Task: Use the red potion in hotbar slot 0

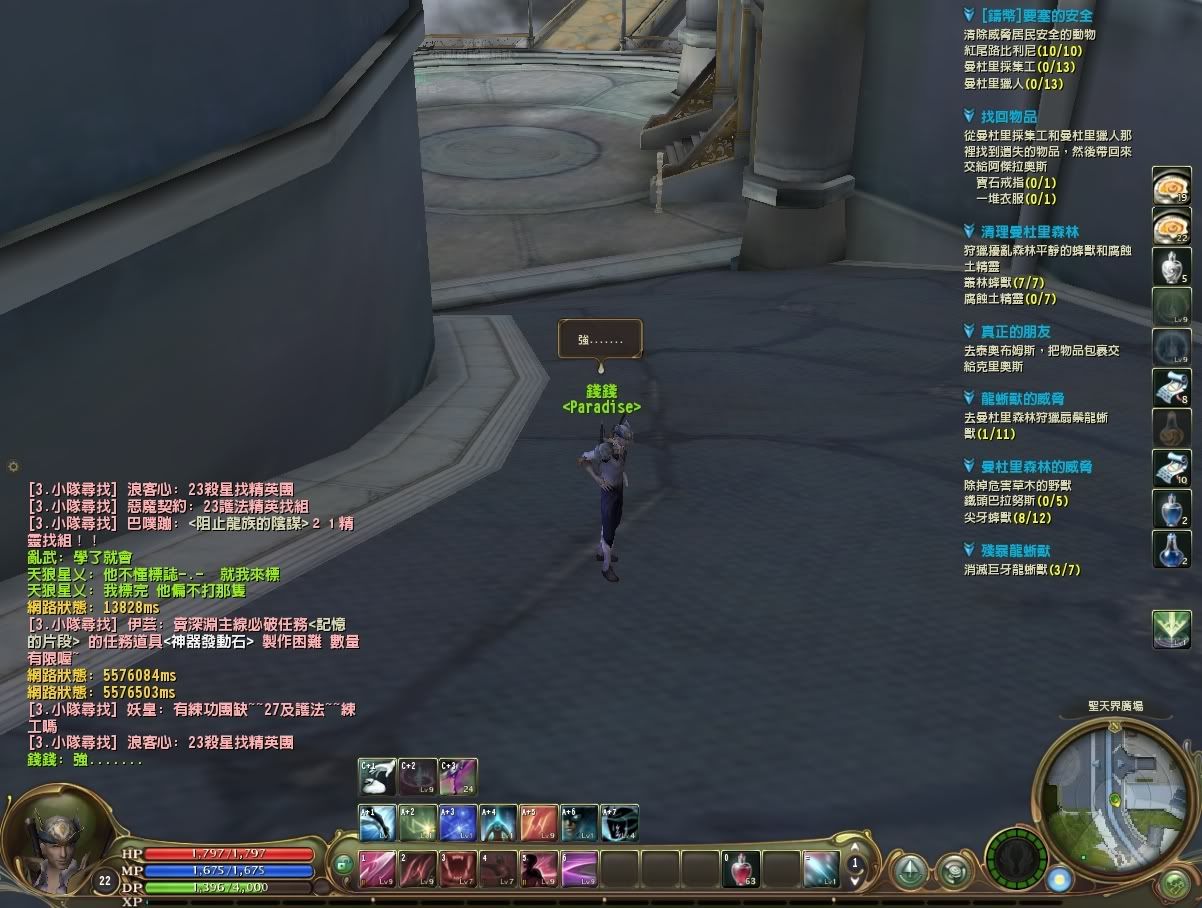Action: [x=742, y=869]
